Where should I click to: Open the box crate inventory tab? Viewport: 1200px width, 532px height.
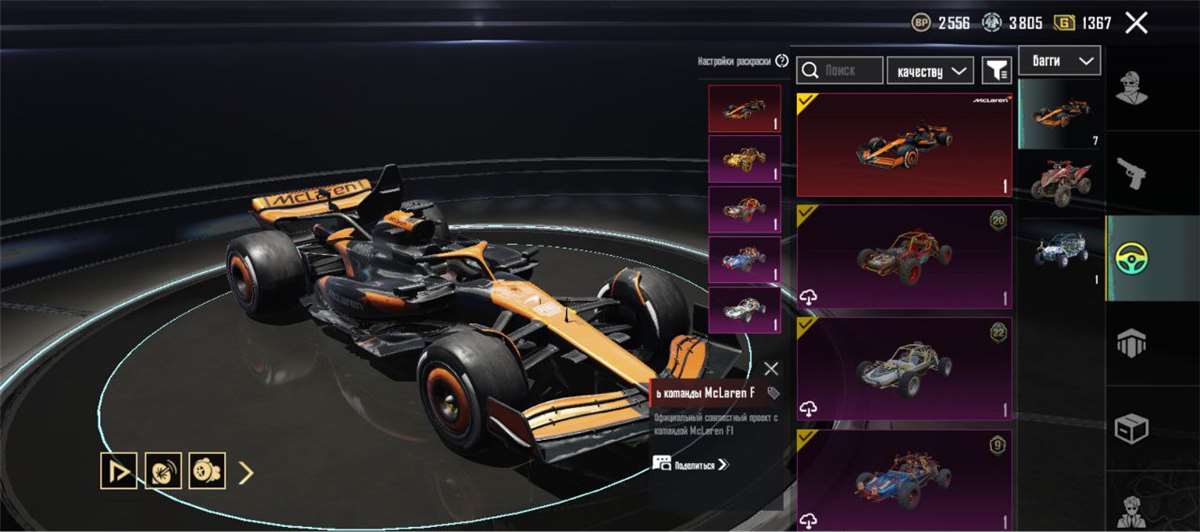pyautogui.click(x=1132, y=428)
